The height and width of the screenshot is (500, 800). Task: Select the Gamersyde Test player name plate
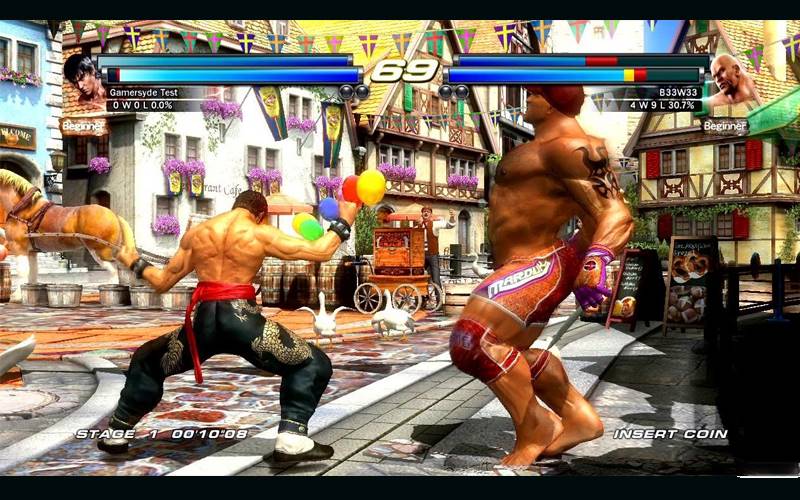144,92
